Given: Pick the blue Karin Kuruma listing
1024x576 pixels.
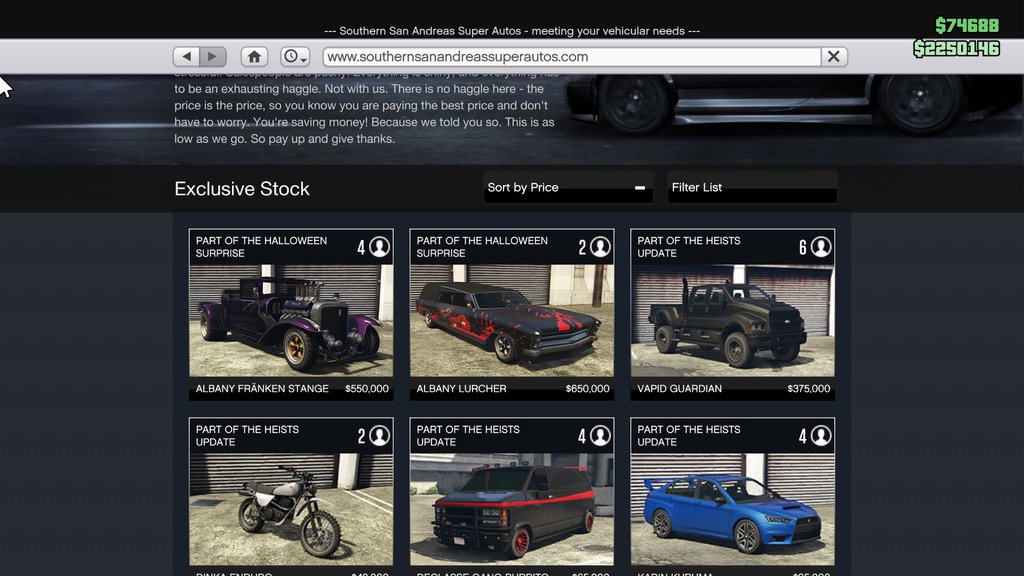Looking at the screenshot, I should (x=732, y=500).
